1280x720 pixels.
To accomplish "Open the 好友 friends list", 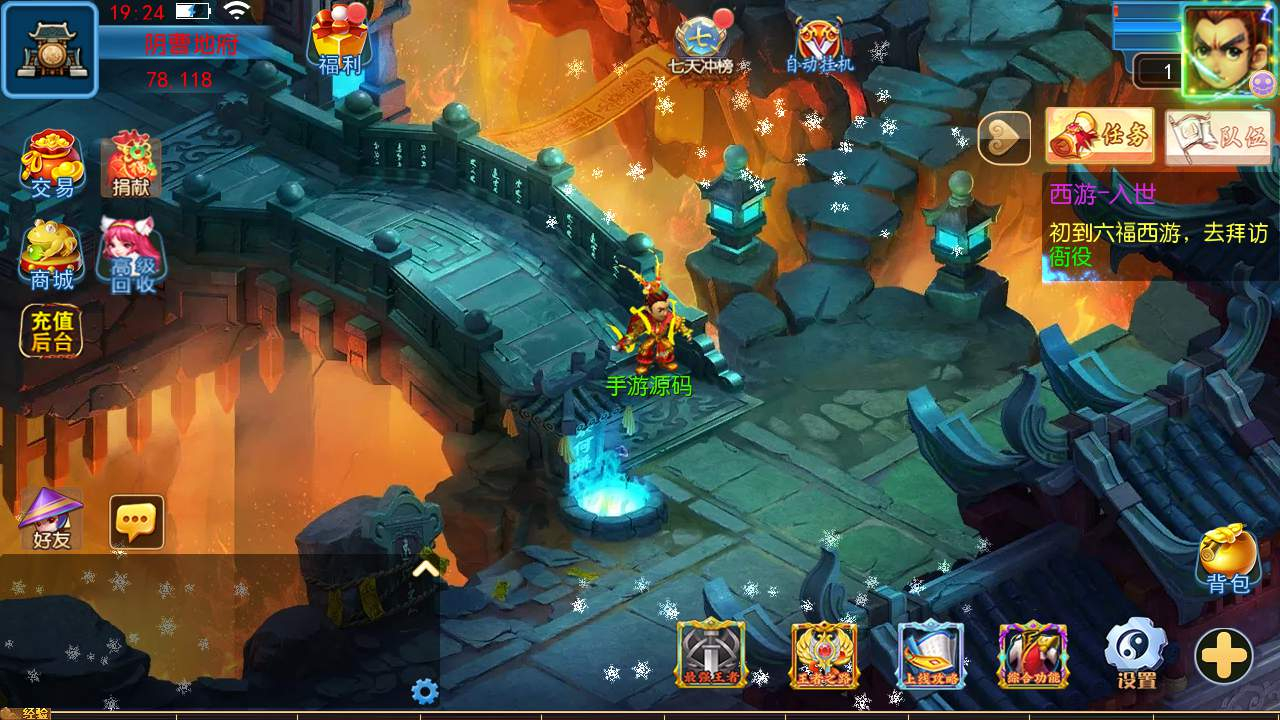I will coord(51,520).
